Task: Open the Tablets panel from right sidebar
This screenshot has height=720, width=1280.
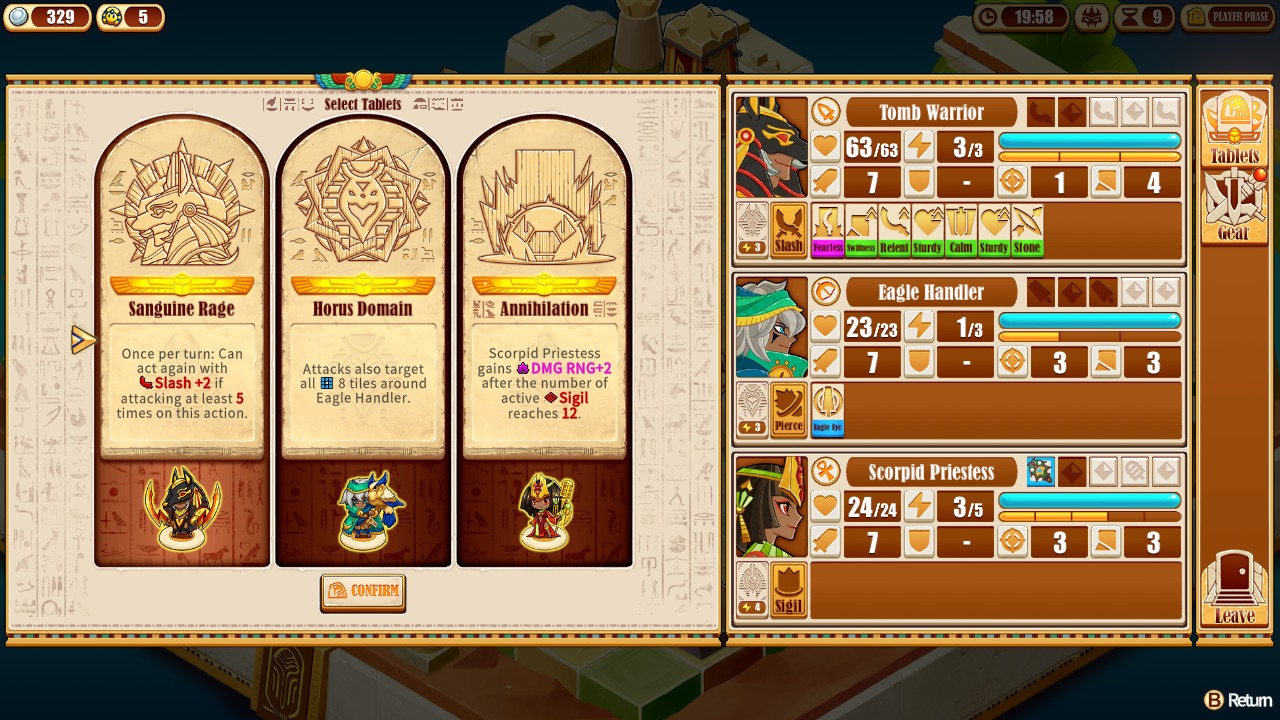Action: [1234, 125]
